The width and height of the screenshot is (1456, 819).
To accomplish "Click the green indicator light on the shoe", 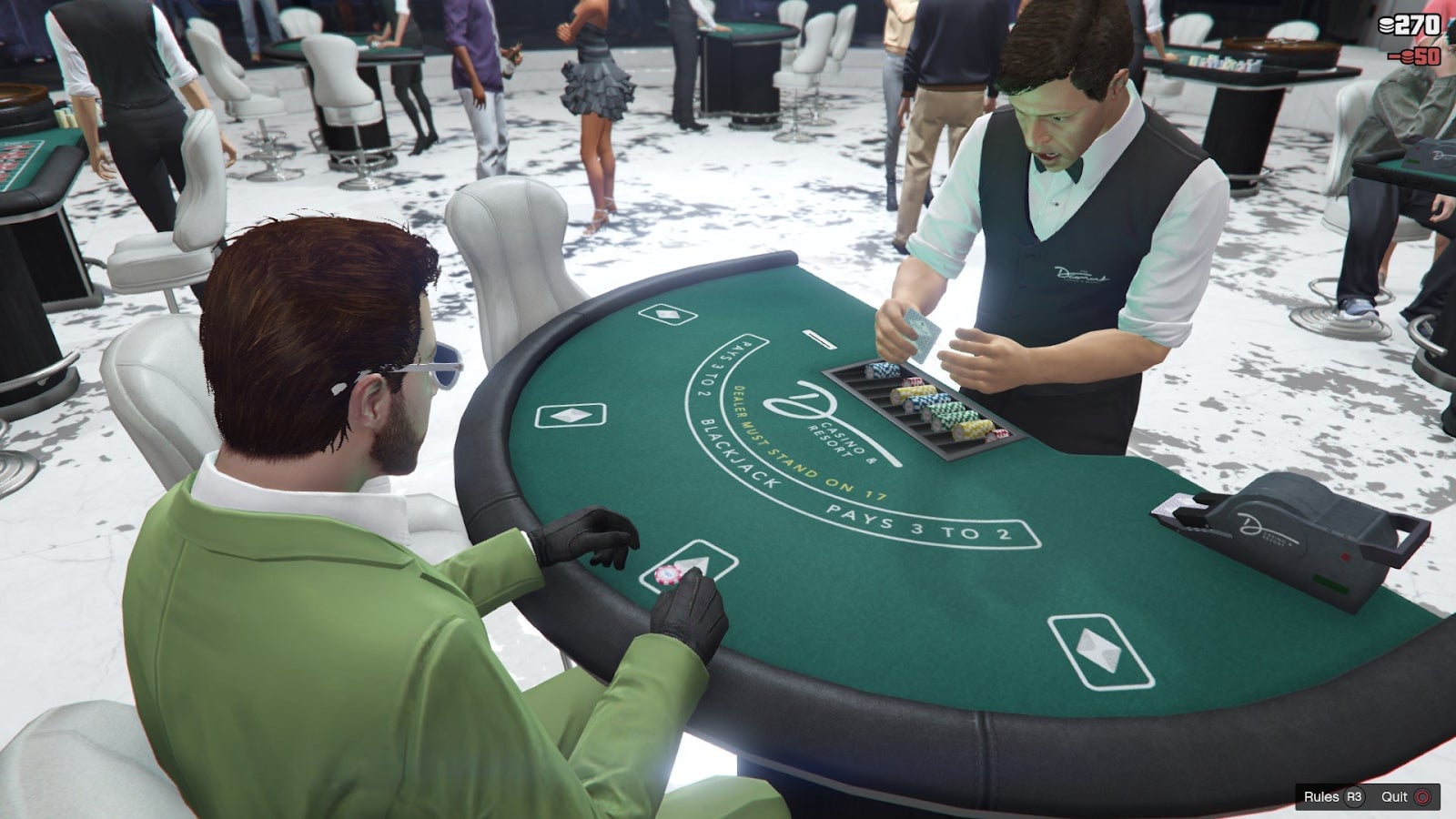I will 1332,581.
